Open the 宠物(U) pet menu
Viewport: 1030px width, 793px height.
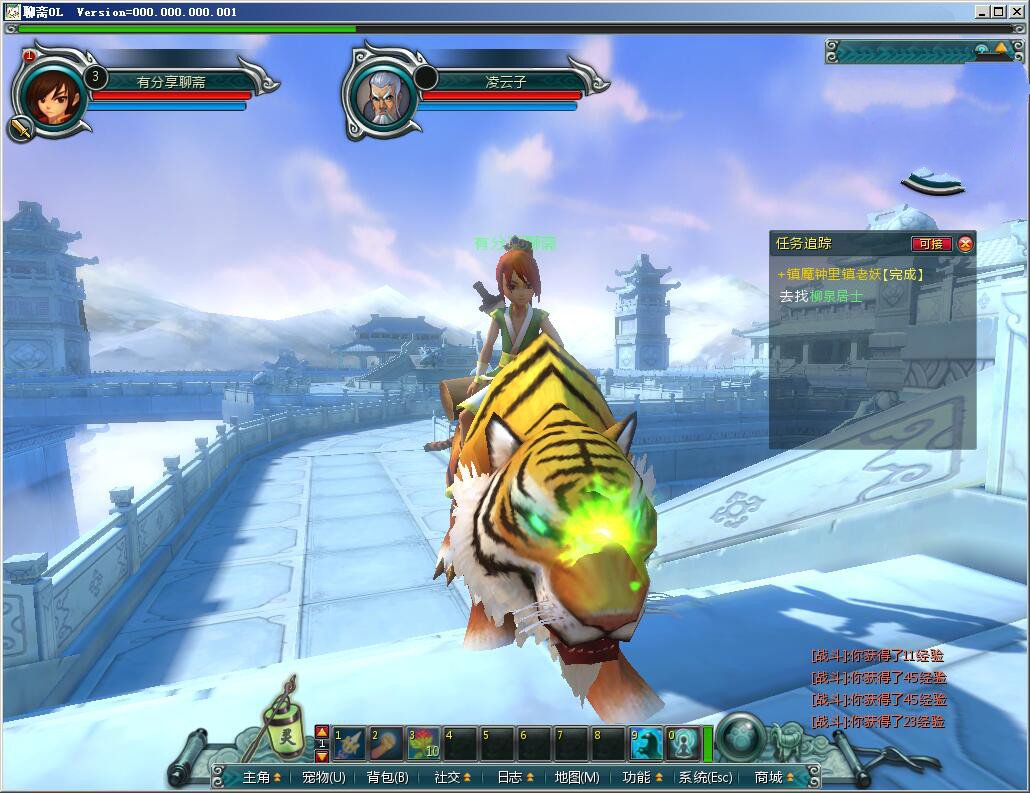click(x=323, y=777)
